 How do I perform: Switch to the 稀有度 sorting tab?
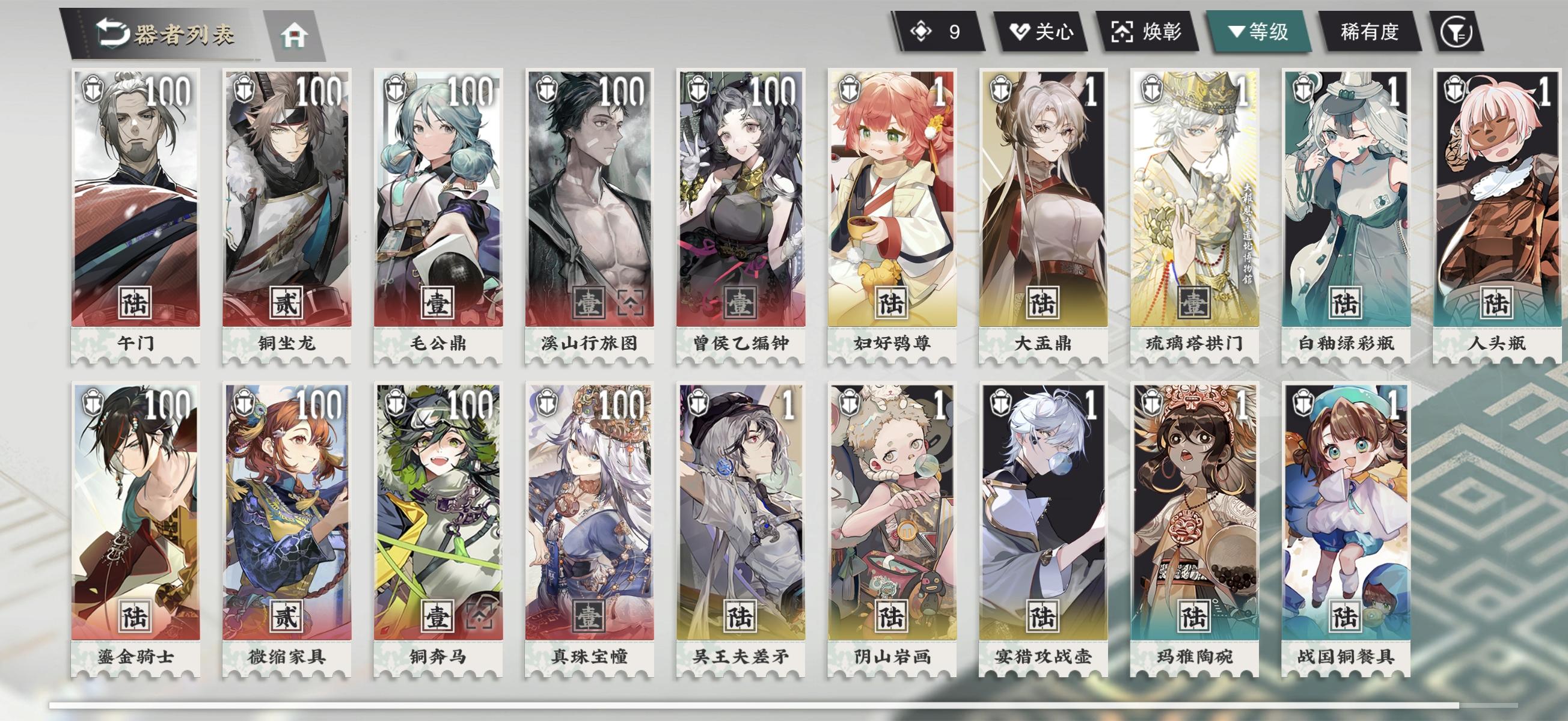coord(1371,34)
